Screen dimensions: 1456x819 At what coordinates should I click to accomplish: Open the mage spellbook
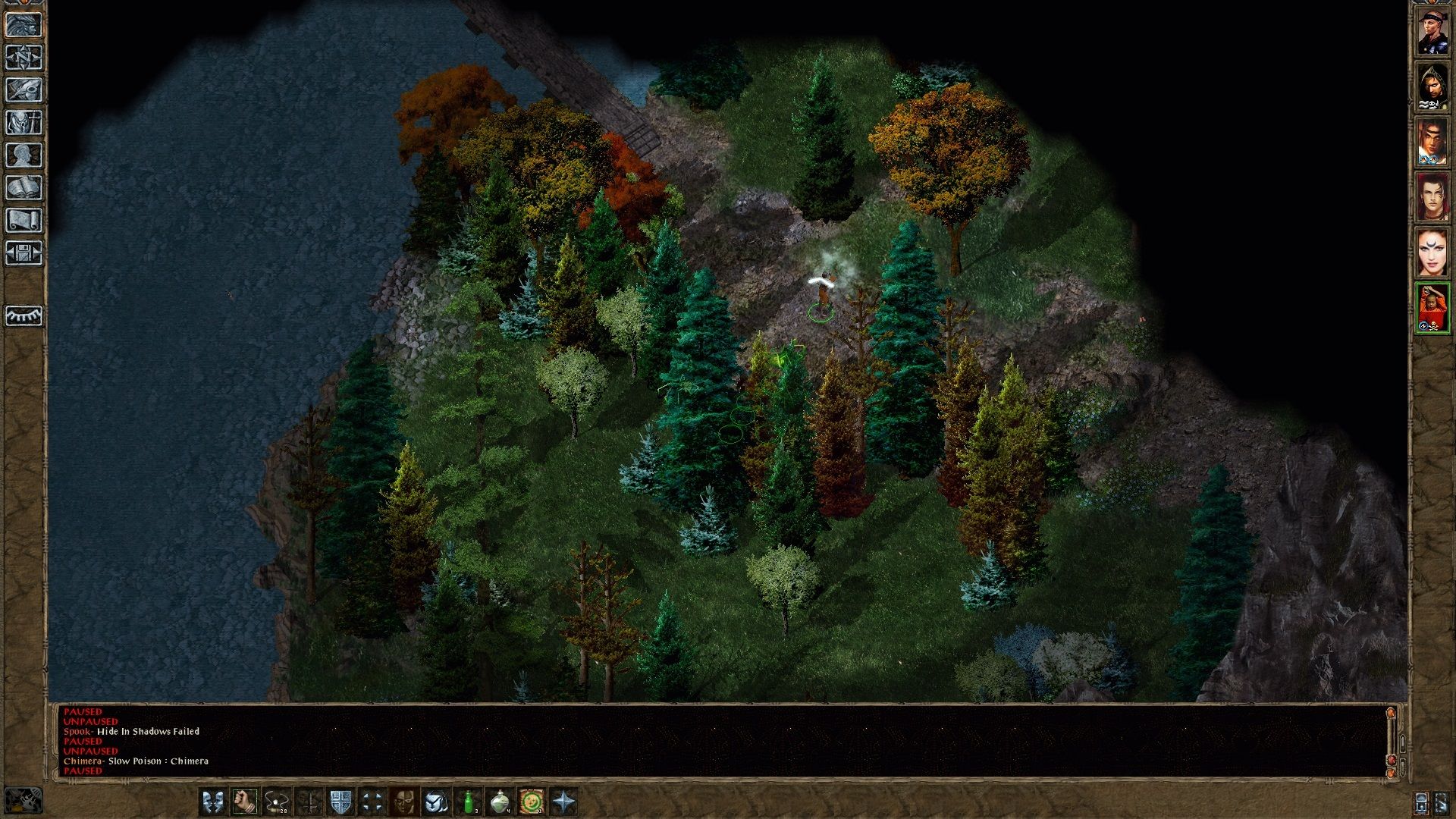24,188
